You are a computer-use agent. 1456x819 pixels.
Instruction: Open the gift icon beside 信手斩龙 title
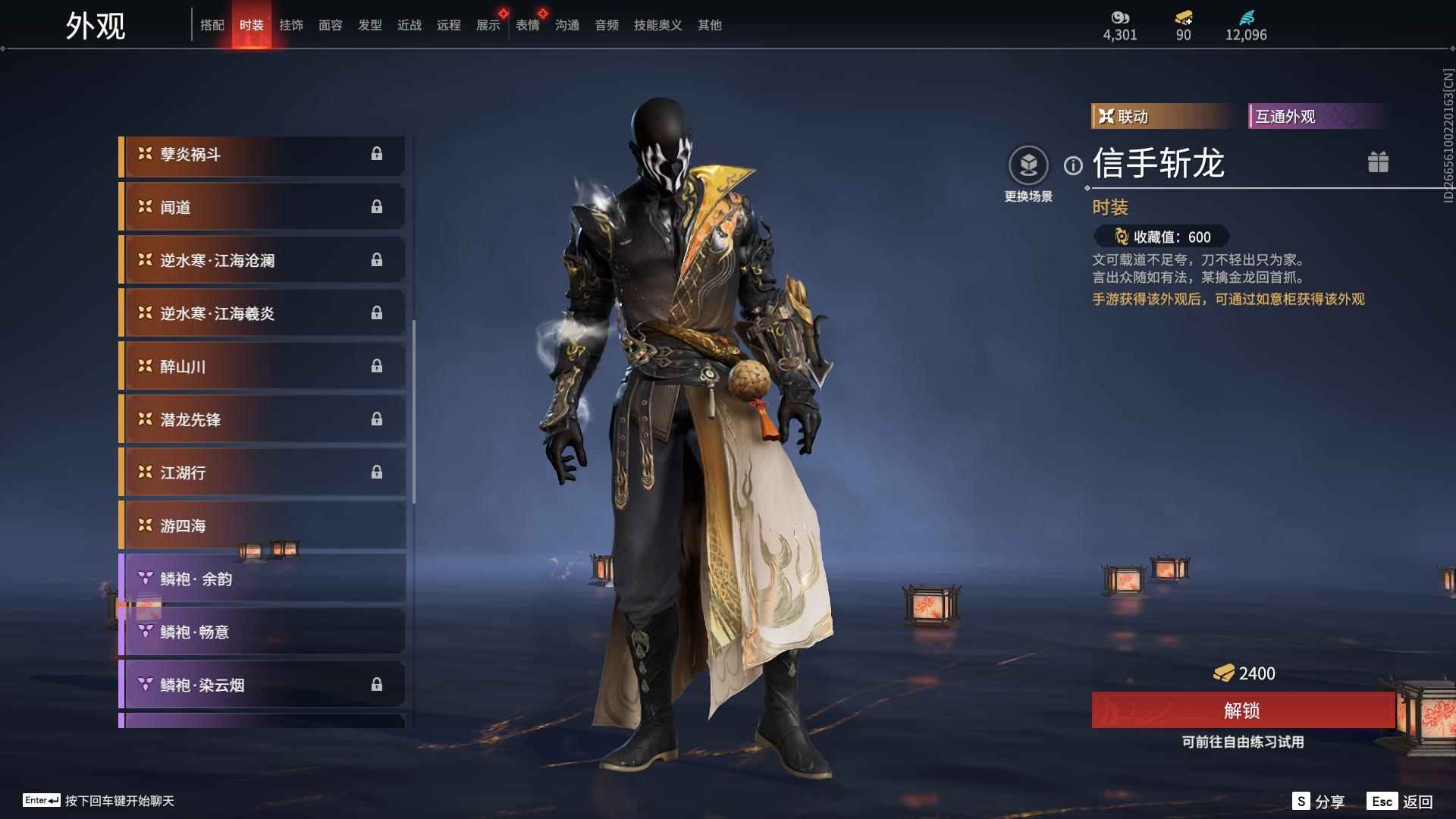(x=1379, y=162)
